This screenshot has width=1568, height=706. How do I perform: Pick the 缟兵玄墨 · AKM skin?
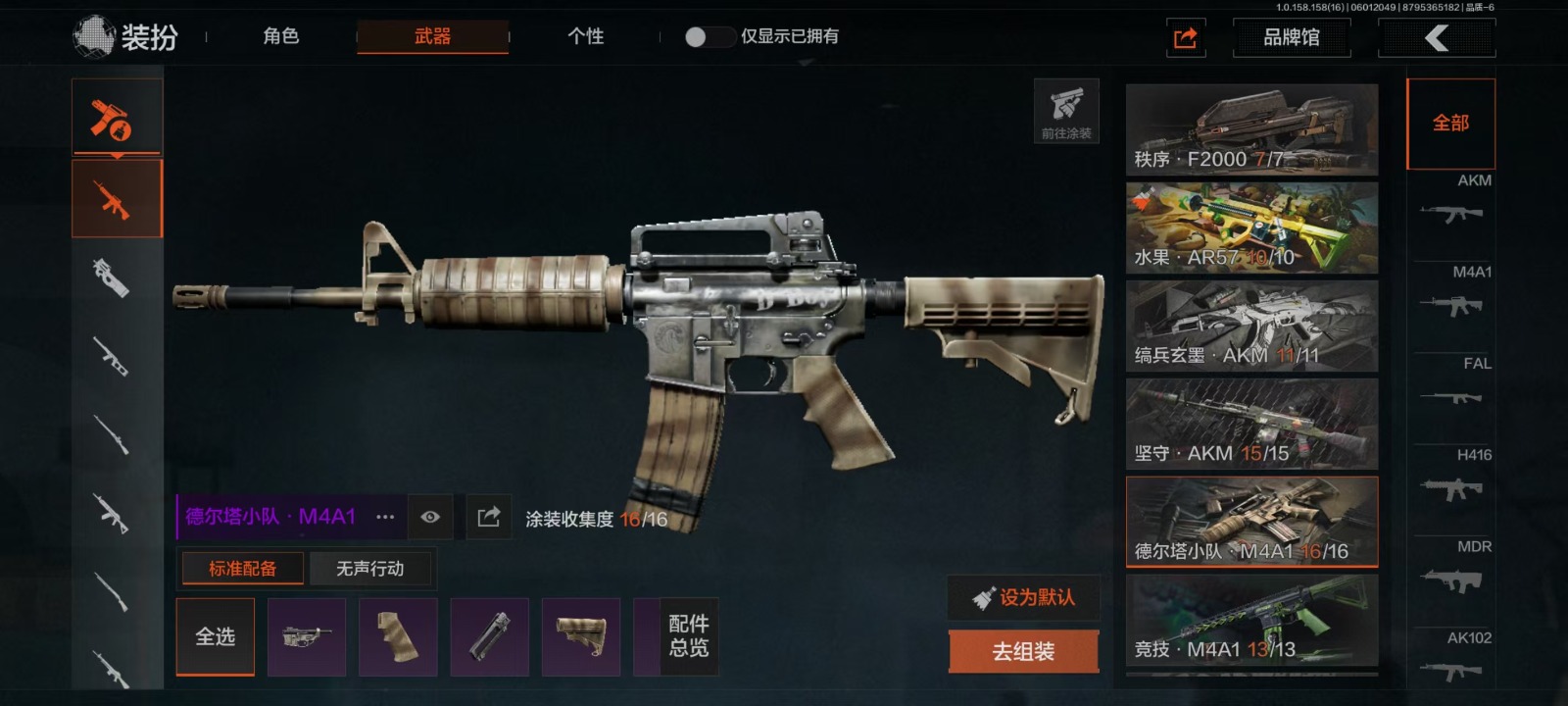click(1251, 326)
